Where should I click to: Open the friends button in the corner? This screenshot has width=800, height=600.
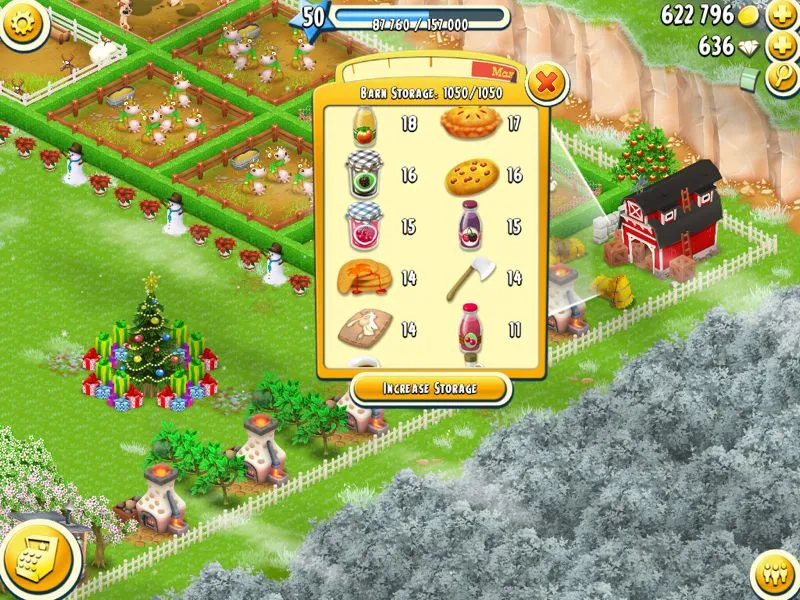(776, 576)
